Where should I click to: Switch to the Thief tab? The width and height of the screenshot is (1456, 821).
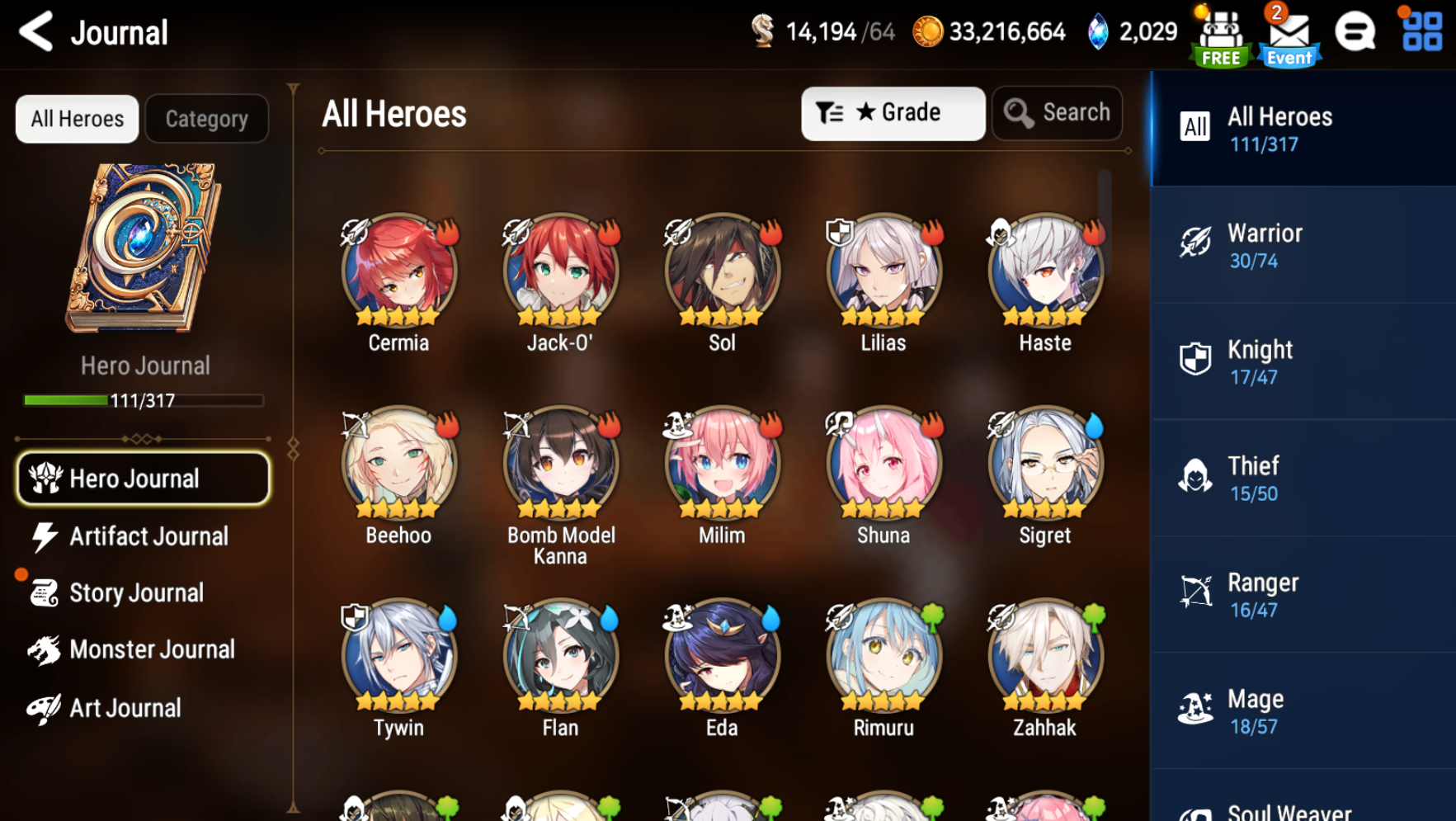pyautogui.click(x=1302, y=478)
